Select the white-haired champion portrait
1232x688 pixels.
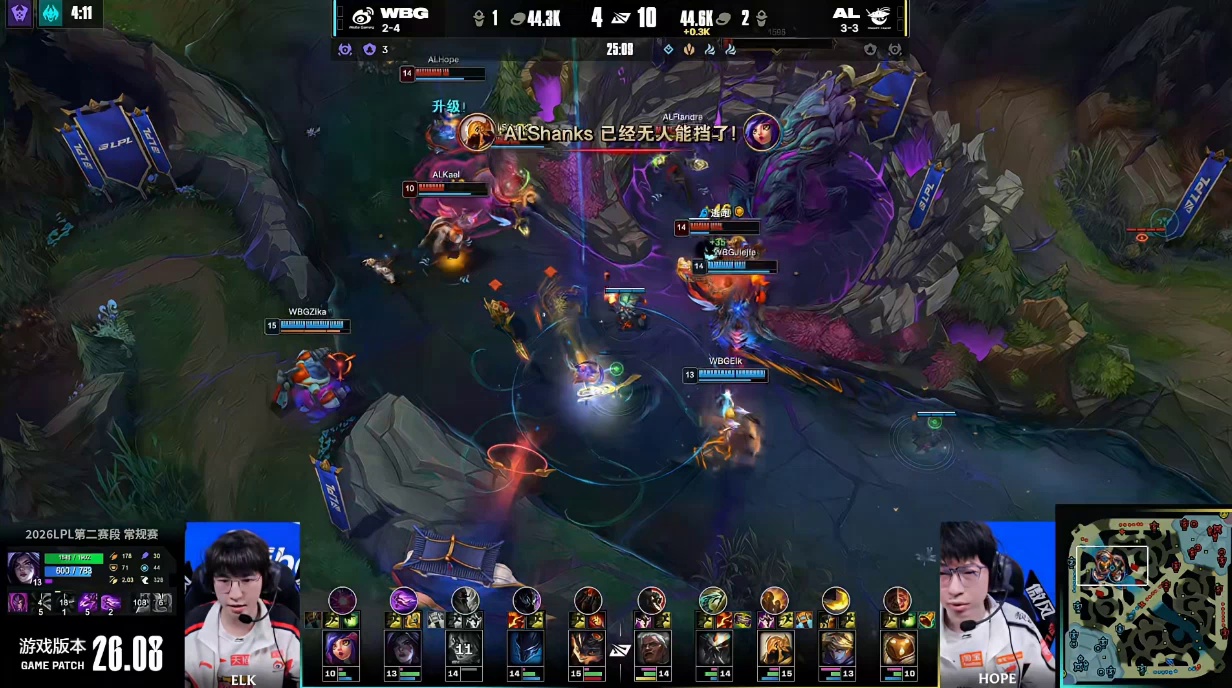pyautogui.click(x=651, y=648)
